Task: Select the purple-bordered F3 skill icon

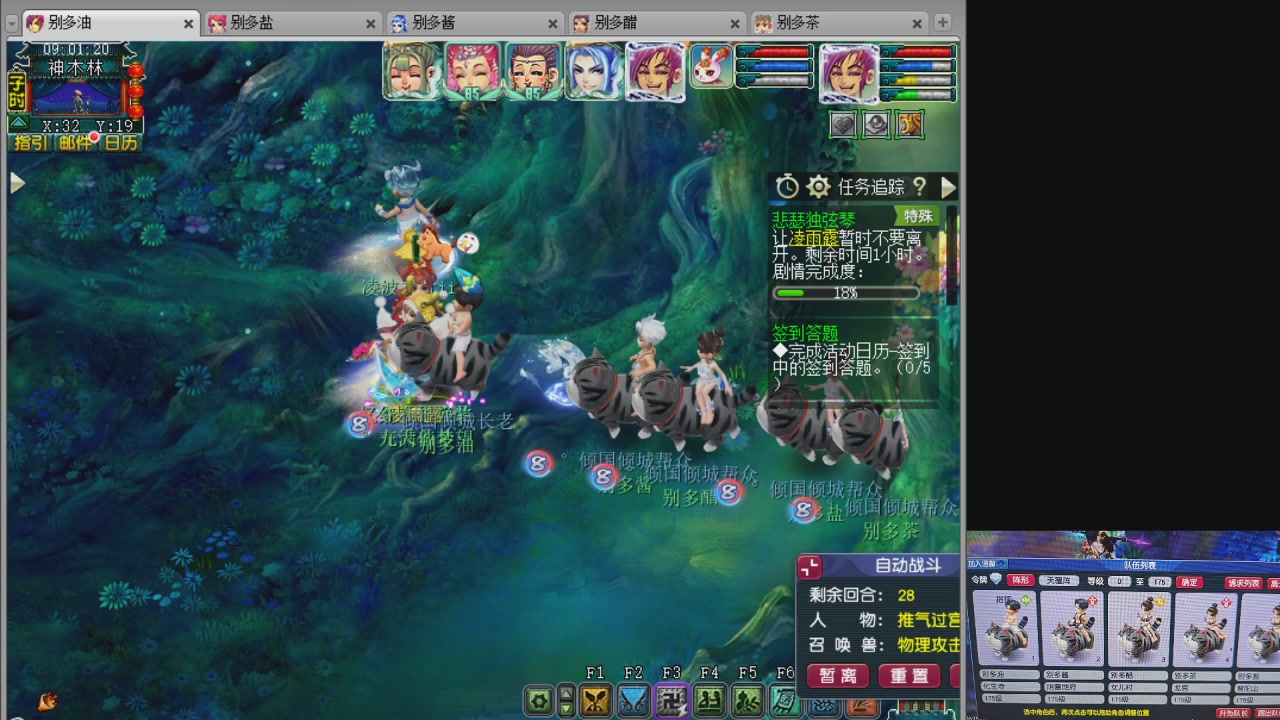Action: click(x=670, y=701)
